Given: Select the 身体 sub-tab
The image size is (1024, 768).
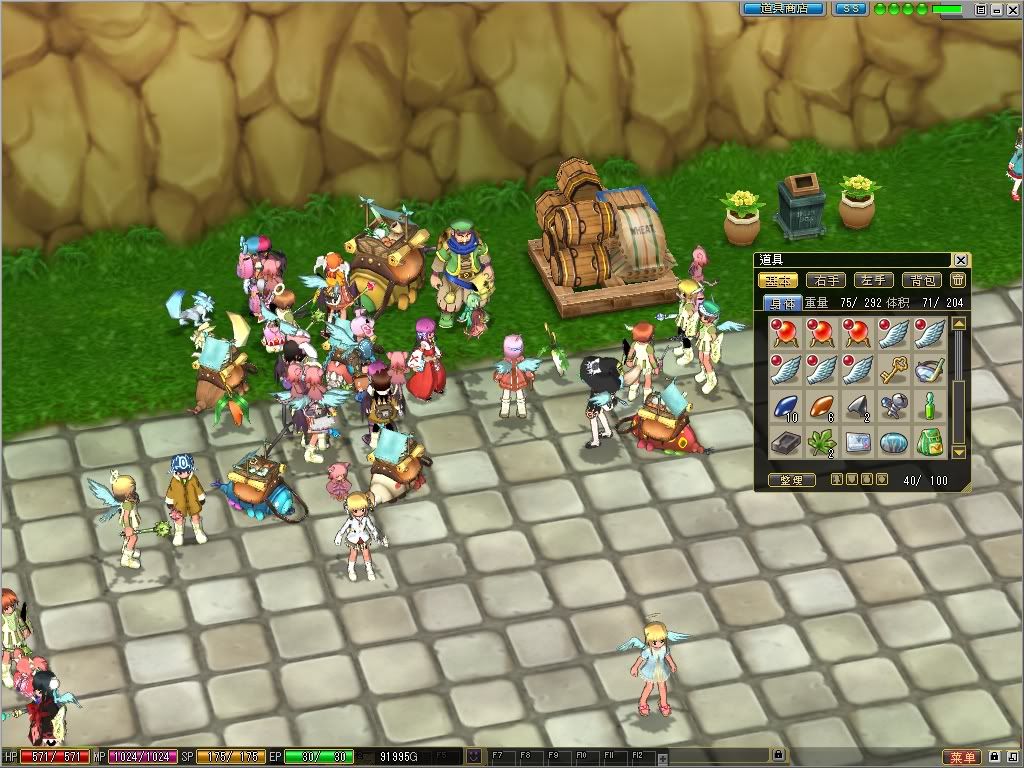Looking at the screenshot, I should pos(782,302).
